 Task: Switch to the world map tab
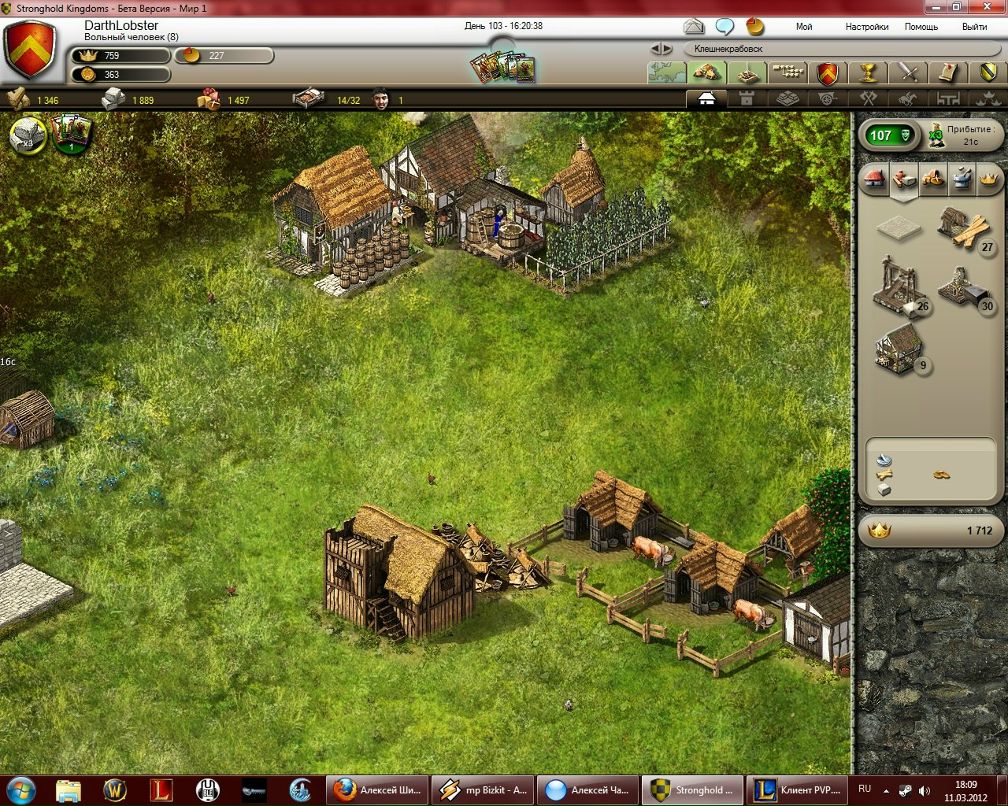click(x=667, y=72)
